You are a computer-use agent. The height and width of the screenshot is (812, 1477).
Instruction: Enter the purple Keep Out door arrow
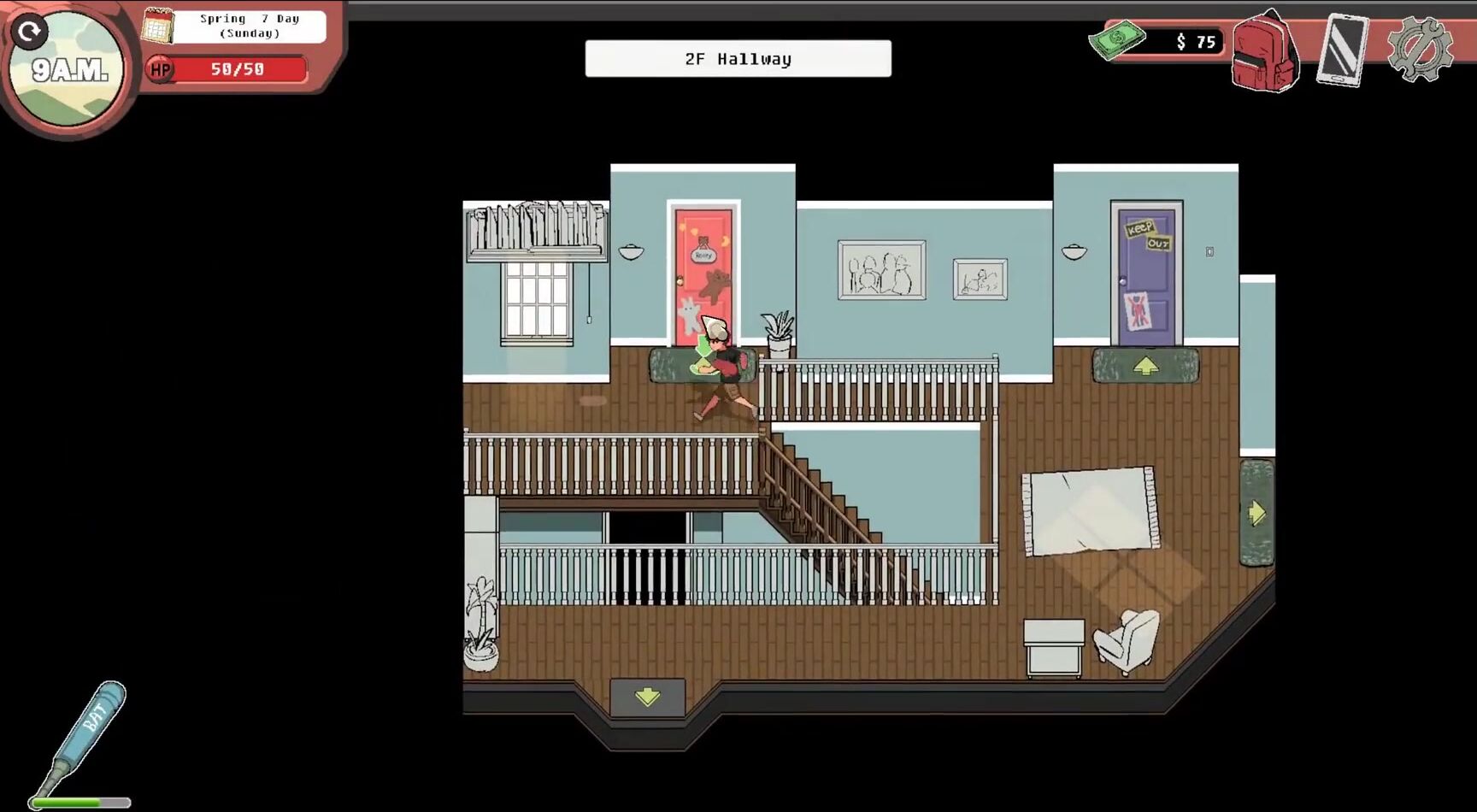coord(1145,367)
